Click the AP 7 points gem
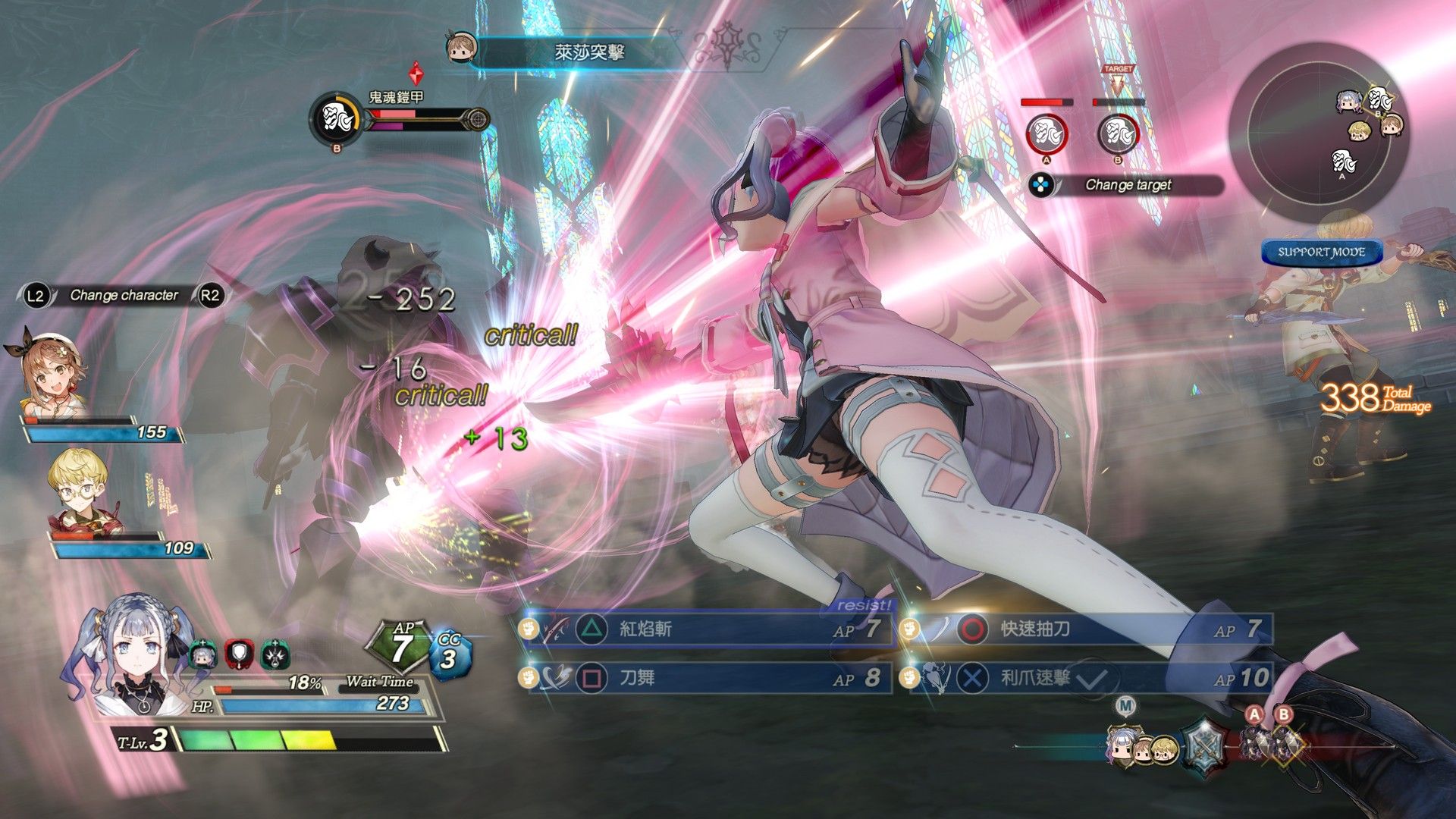This screenshot has width=1456, height=819. tap(400, 647)
